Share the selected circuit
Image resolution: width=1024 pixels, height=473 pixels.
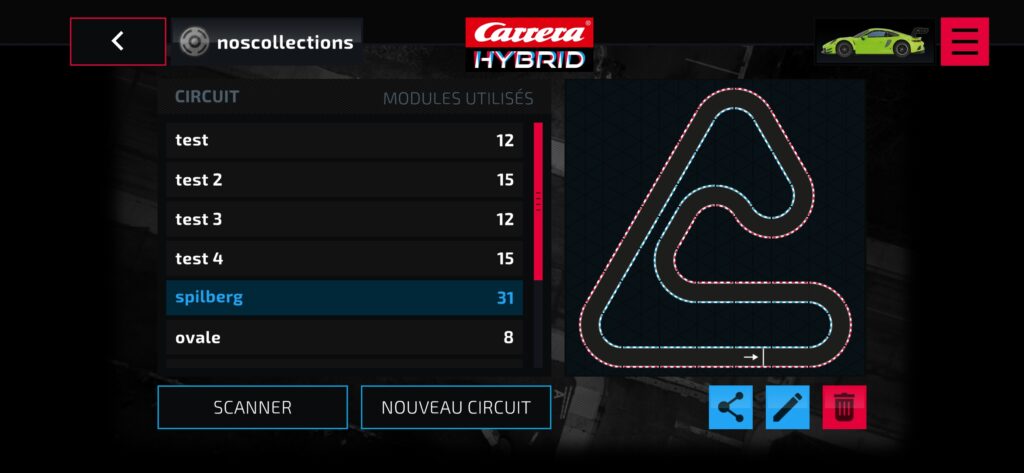[731, 407]
